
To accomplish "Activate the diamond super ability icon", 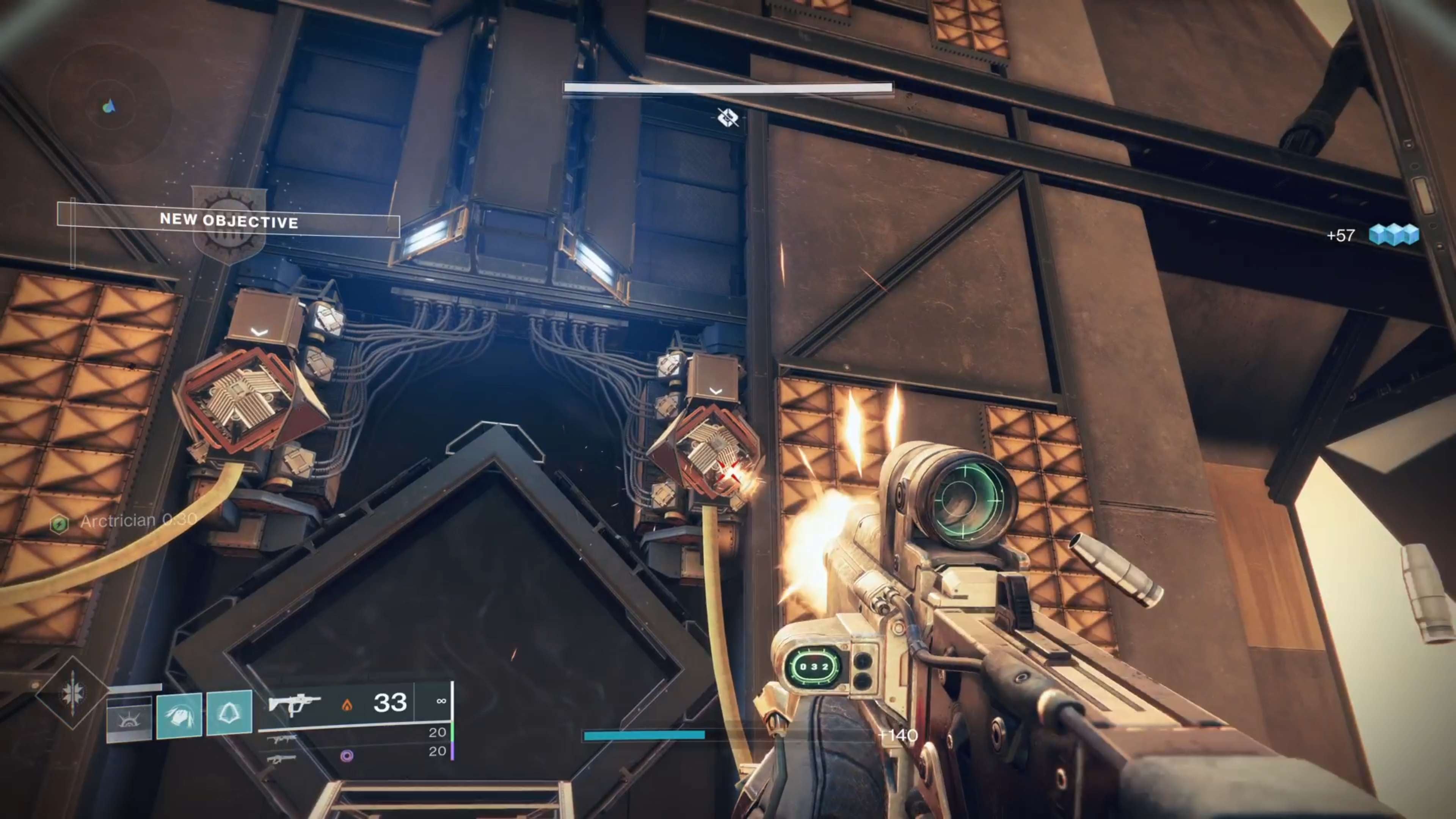I will point(72,692).
